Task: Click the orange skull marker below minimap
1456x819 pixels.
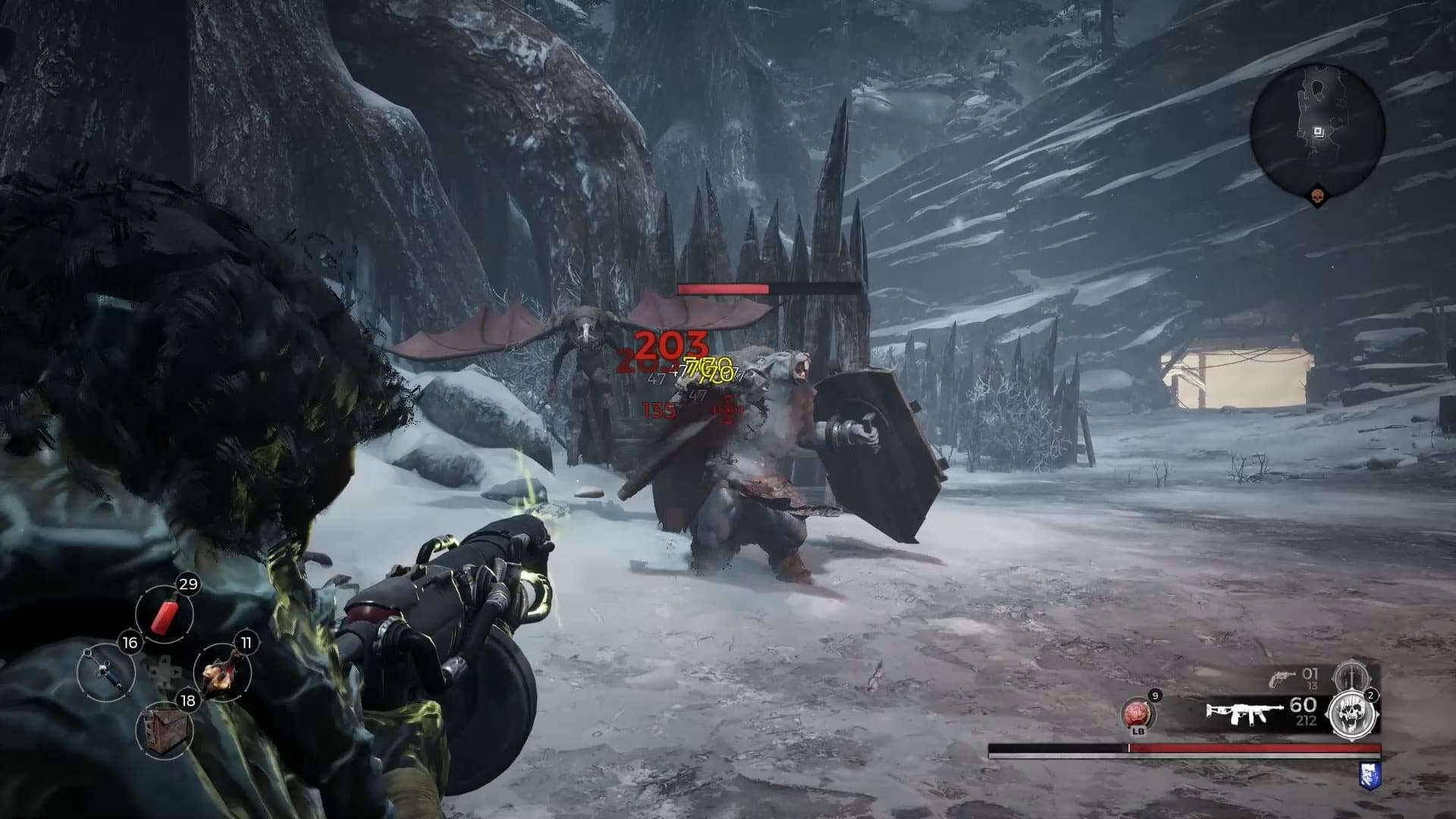Action: 1317,197
